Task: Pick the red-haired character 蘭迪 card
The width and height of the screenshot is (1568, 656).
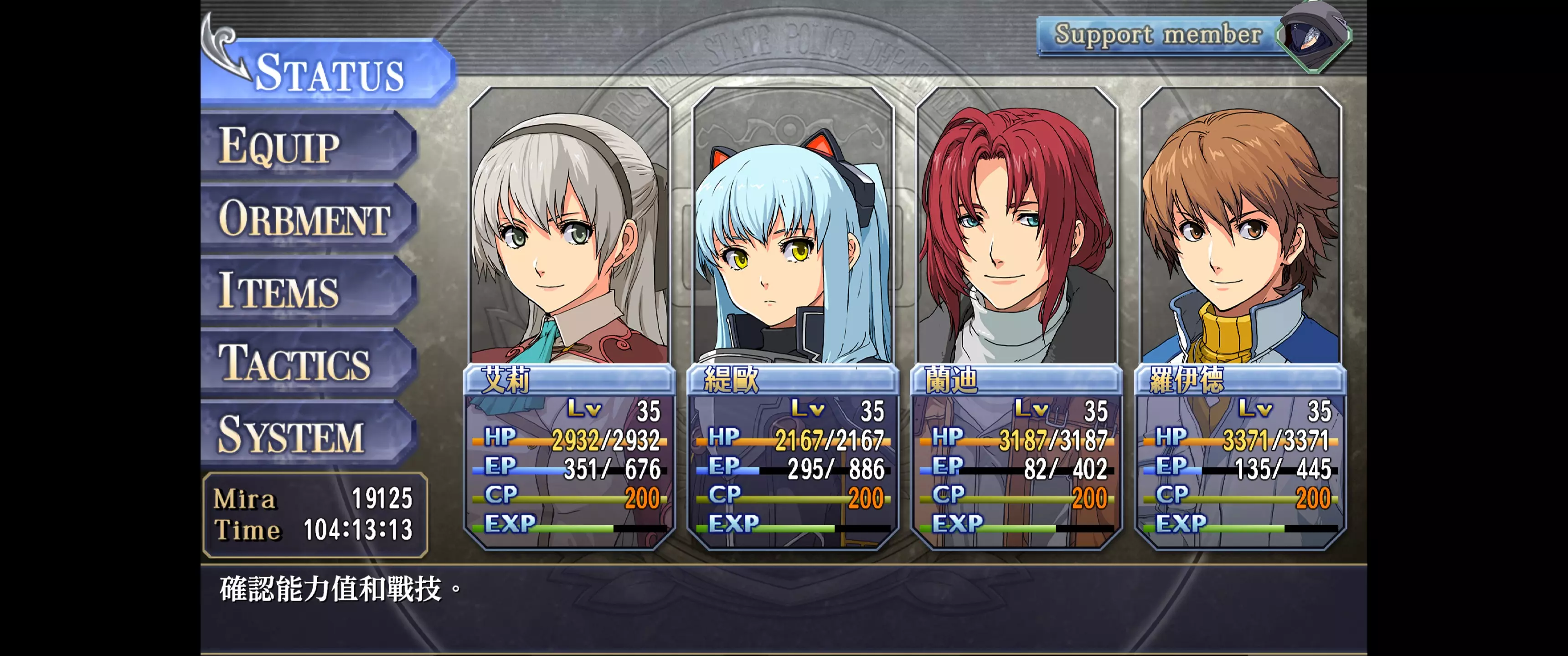Action: tap(1016, 317)
